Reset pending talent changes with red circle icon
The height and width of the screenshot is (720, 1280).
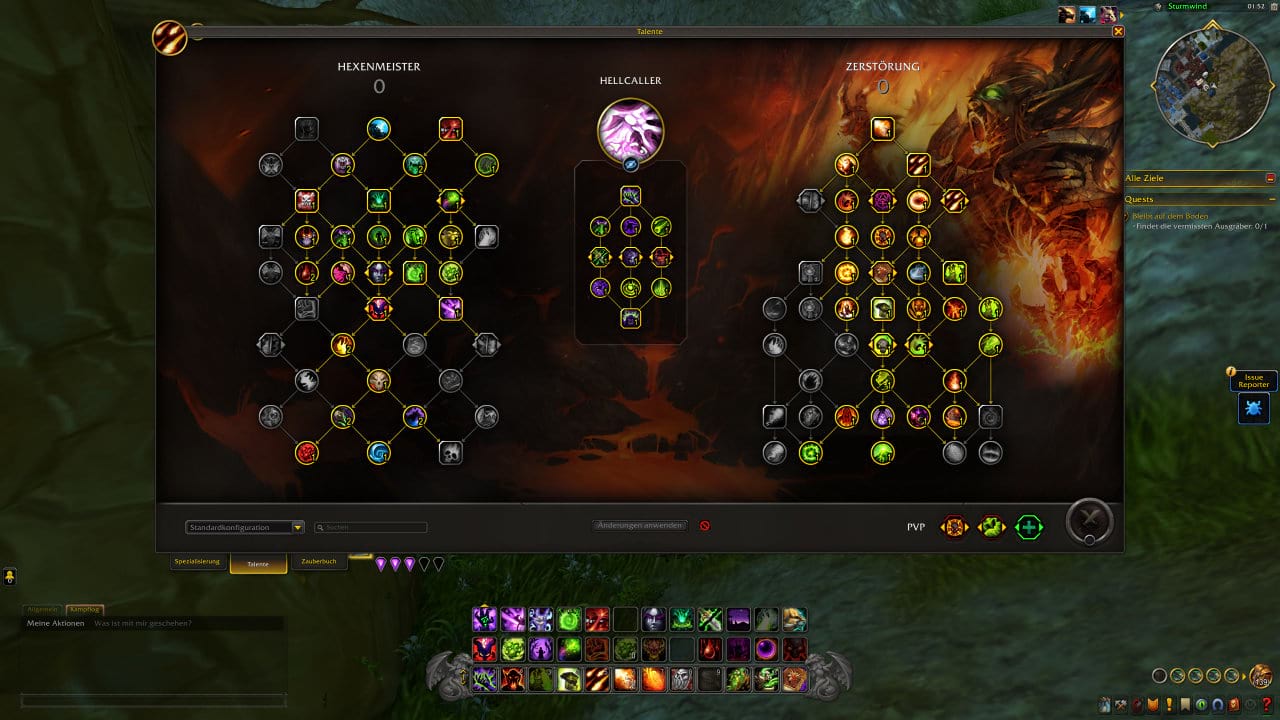(705, 525)
